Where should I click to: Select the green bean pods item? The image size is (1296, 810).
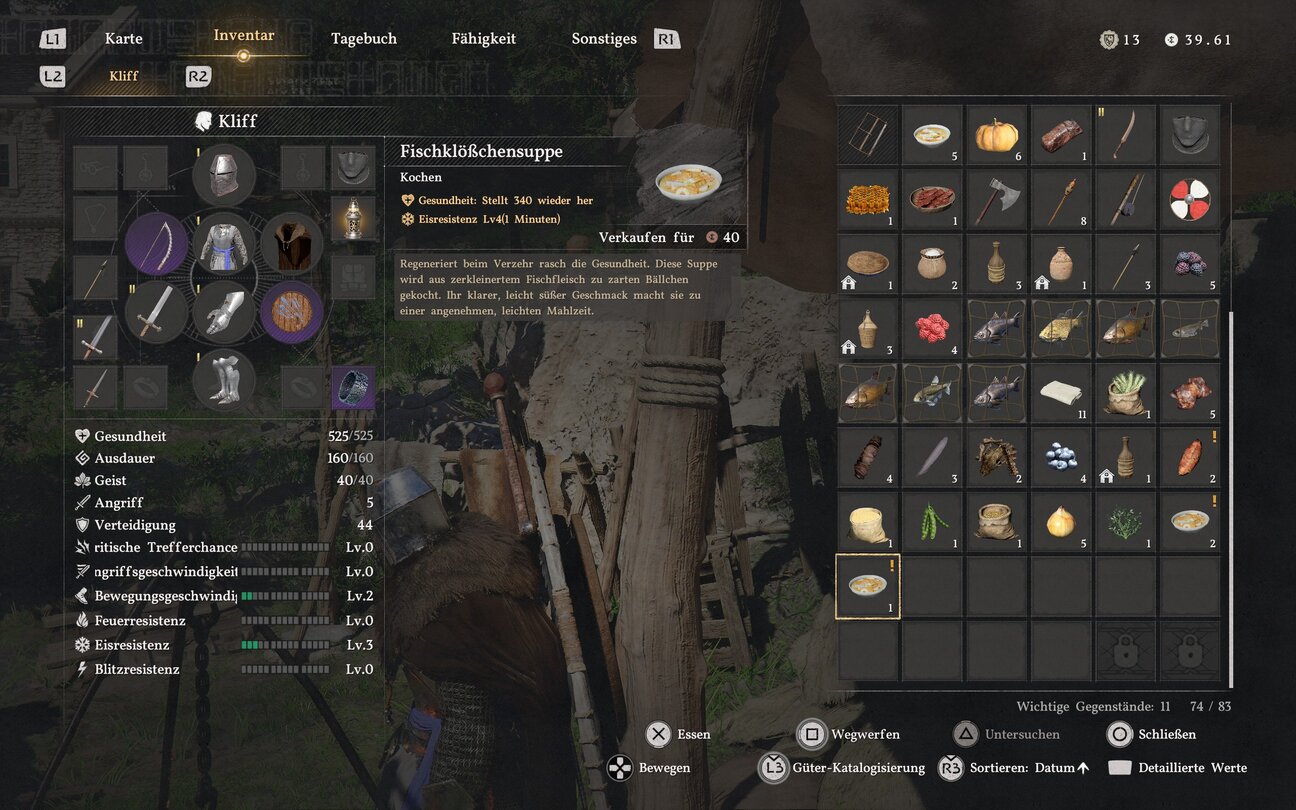pos(933,521)
